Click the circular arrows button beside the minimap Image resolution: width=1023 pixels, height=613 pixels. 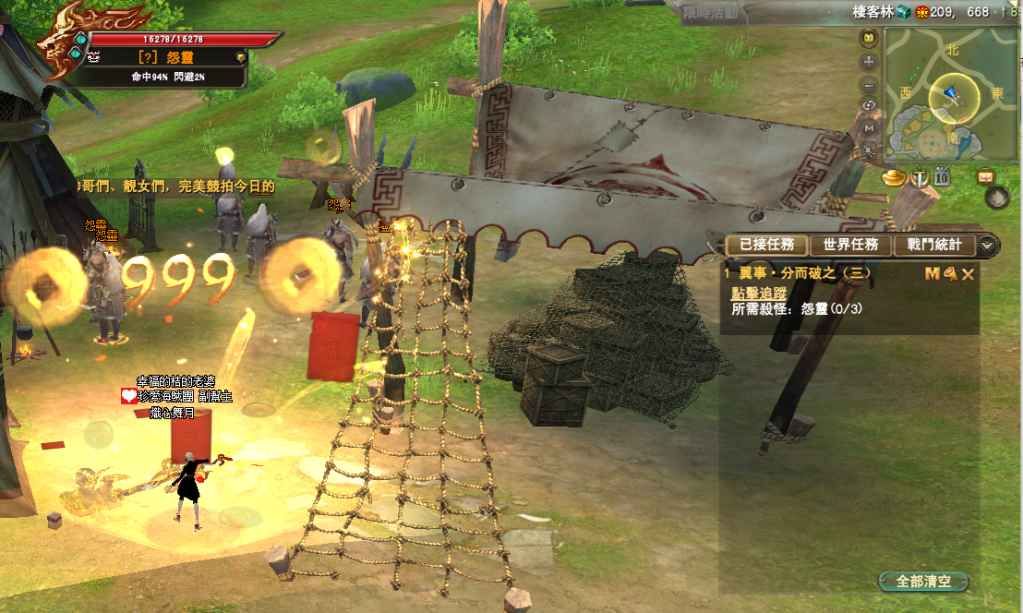click(x=869, y=105)
